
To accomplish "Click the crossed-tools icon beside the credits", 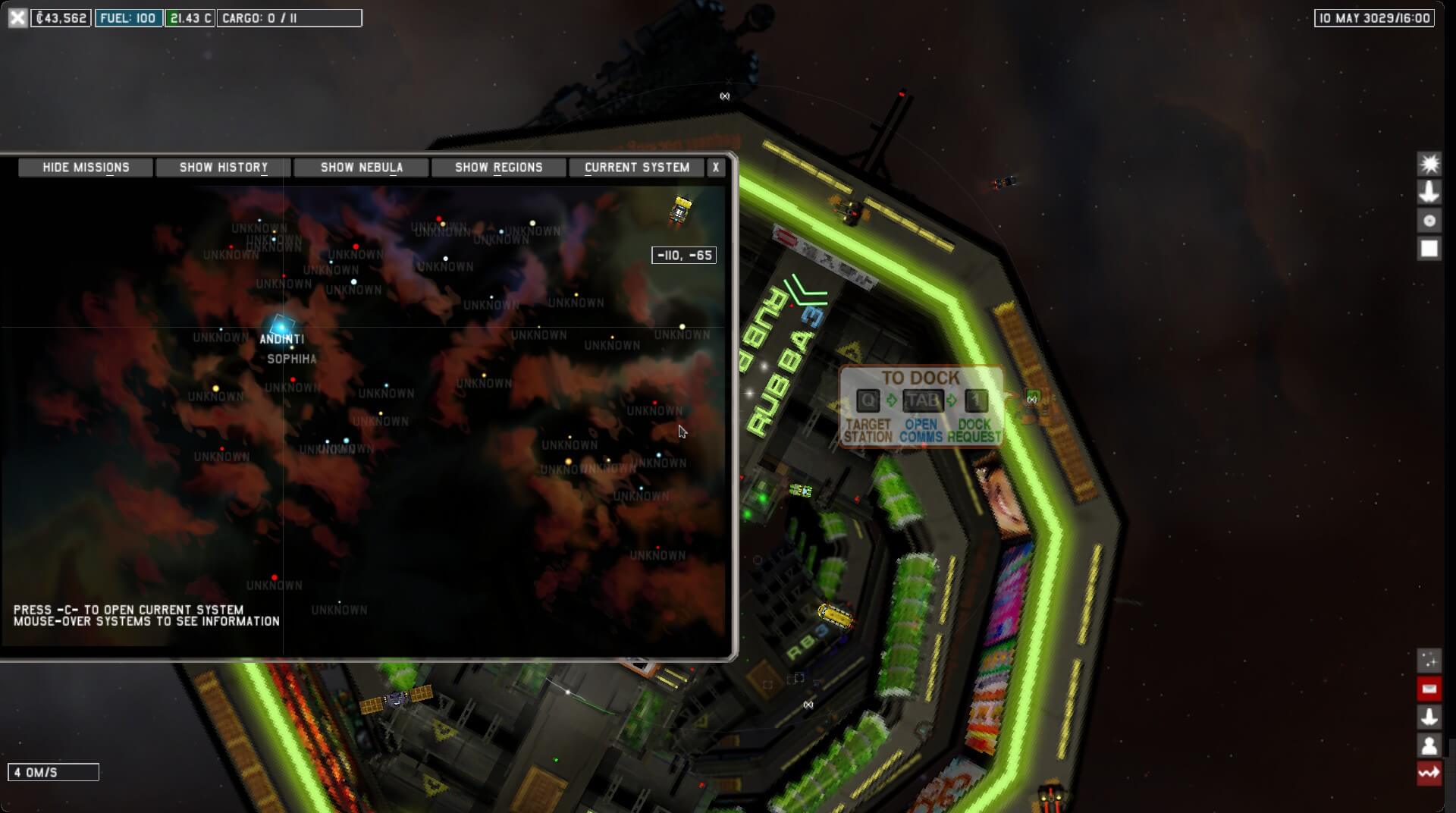I will 17,17.
